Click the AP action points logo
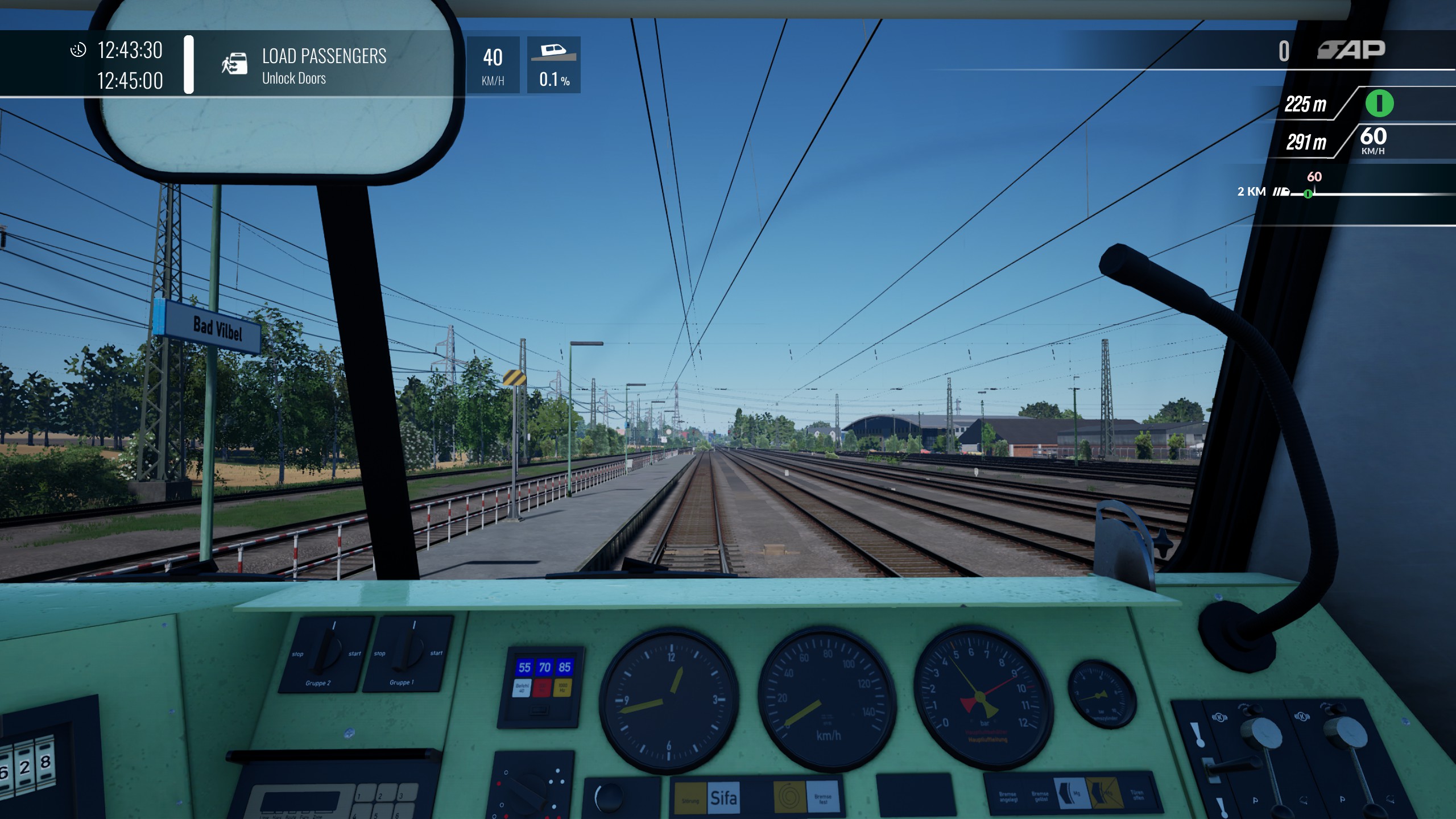Image resolution: width=1456 pixels, height=819 pixels. (1351, 50)
